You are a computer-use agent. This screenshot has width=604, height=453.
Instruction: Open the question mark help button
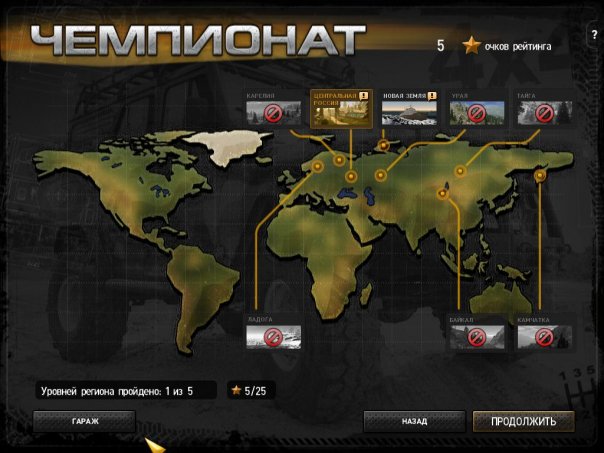click(x=592, y=46)
